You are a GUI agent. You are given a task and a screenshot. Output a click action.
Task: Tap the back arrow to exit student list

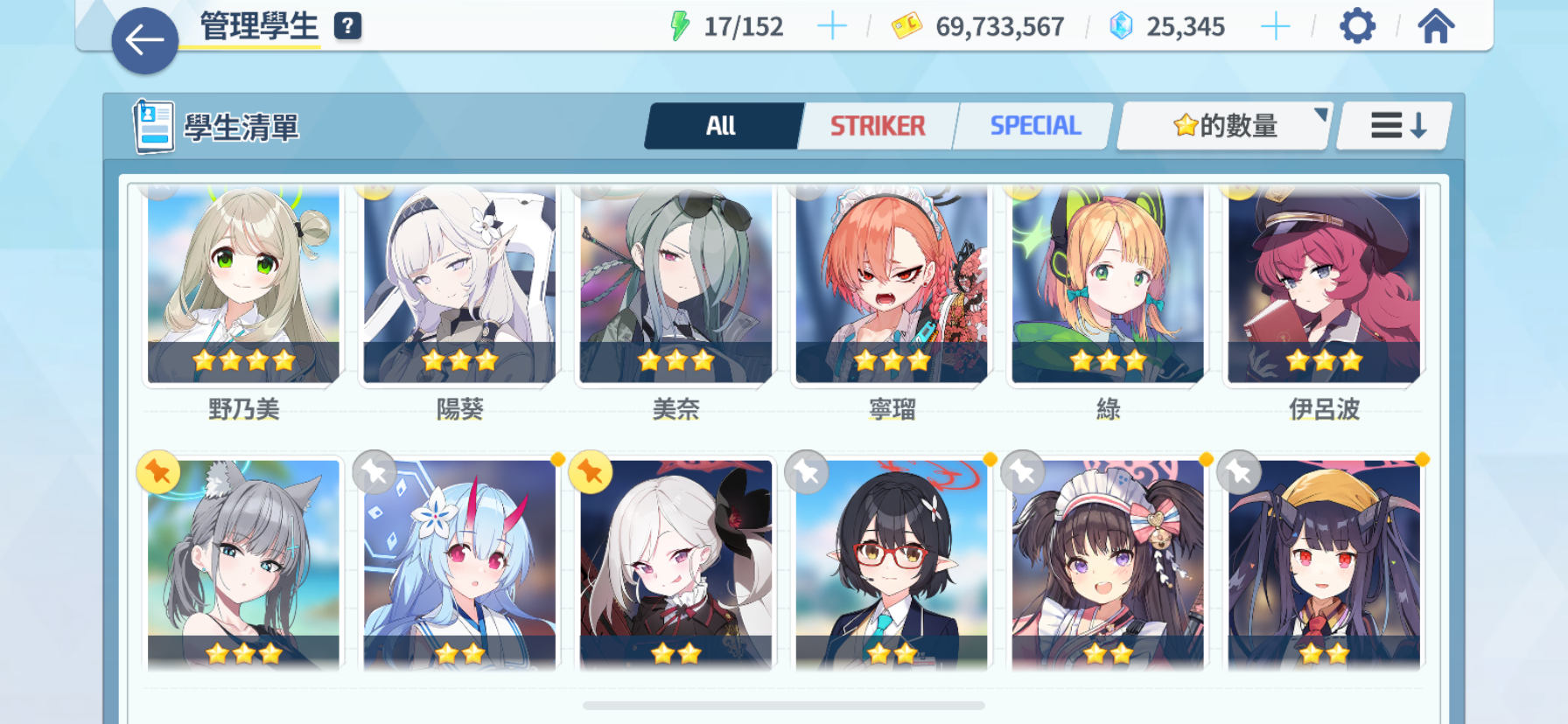point(143,38)
